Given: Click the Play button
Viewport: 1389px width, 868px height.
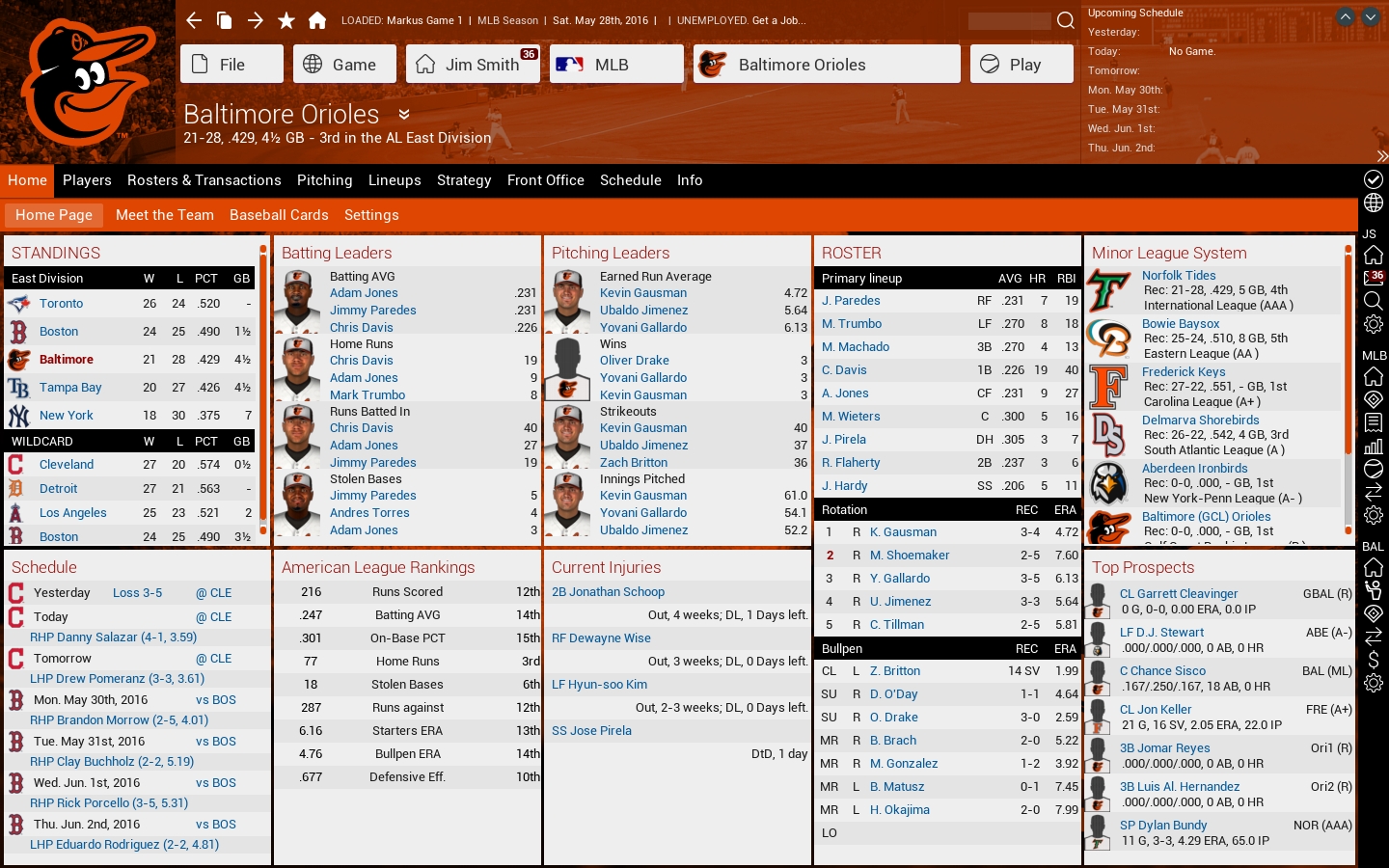Looking at the screenshot, I should 1021,64.
